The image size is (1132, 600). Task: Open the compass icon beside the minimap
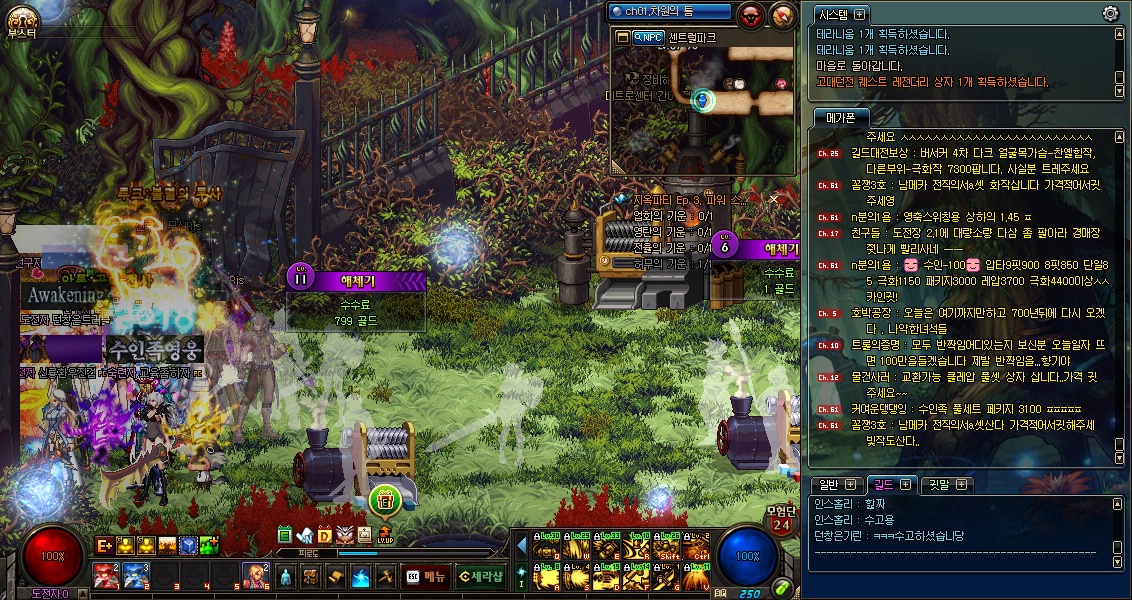783,14
